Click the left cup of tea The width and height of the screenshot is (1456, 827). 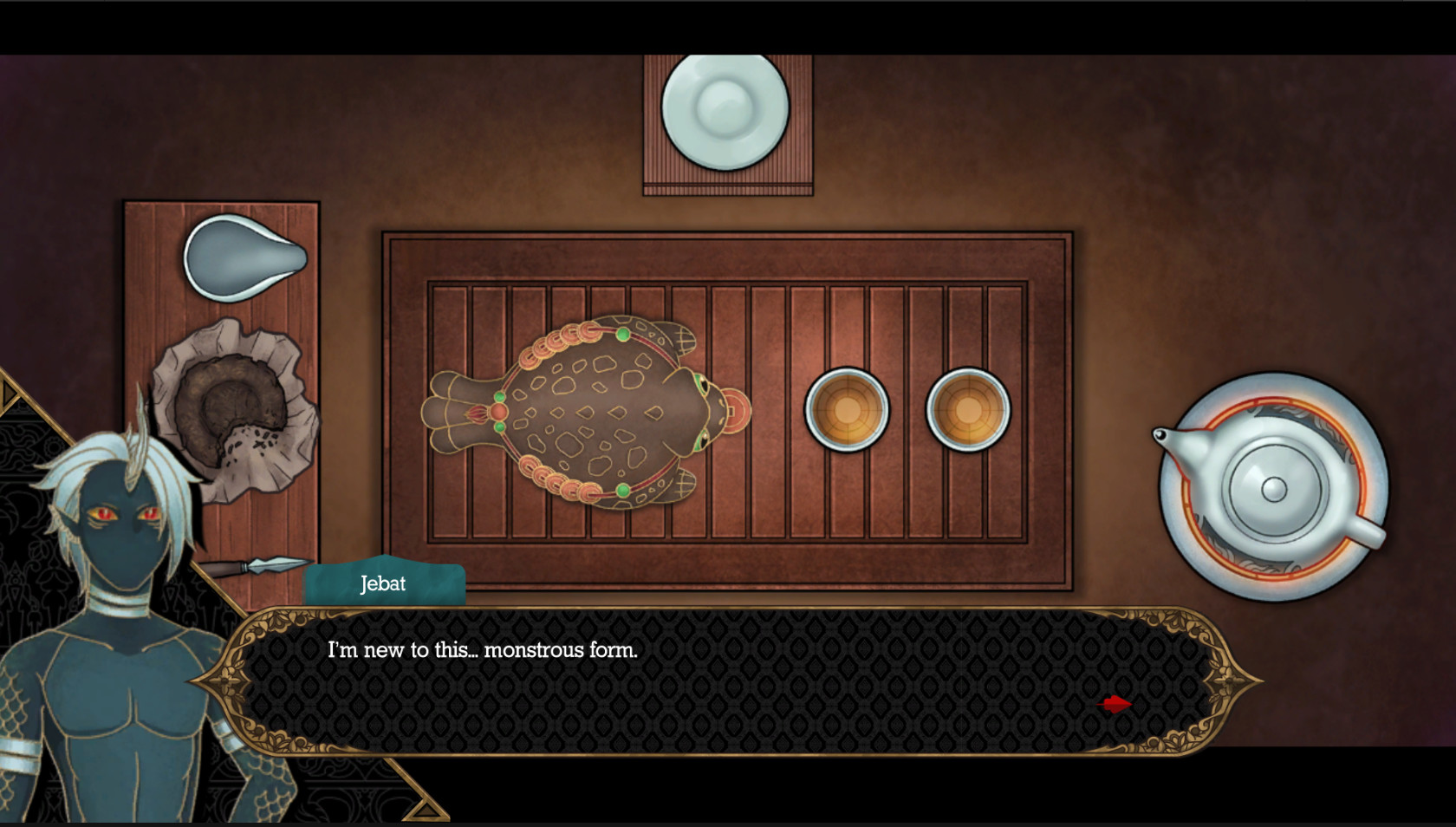847,407
